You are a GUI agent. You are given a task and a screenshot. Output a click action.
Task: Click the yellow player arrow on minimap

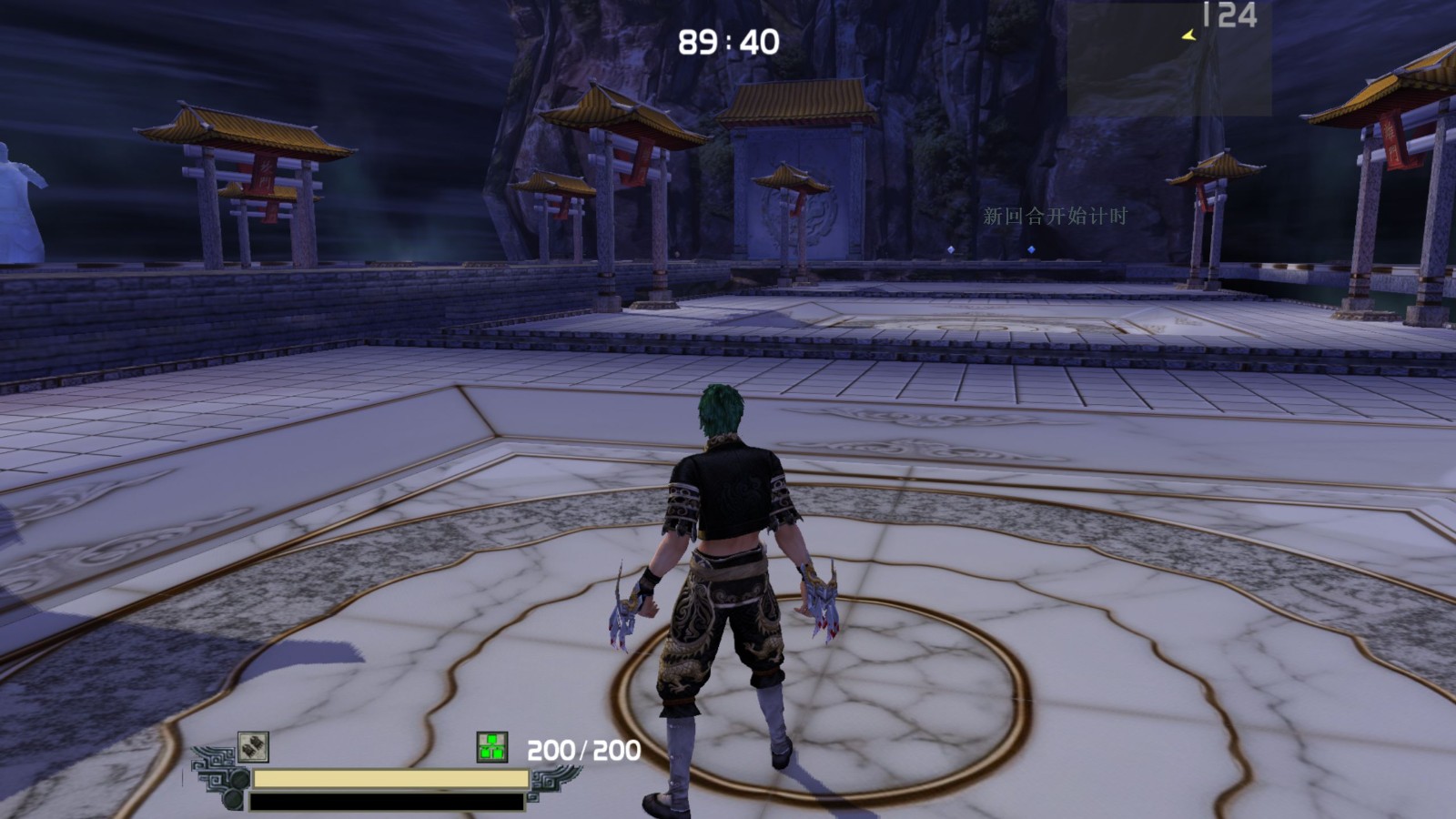[1188, 35]
